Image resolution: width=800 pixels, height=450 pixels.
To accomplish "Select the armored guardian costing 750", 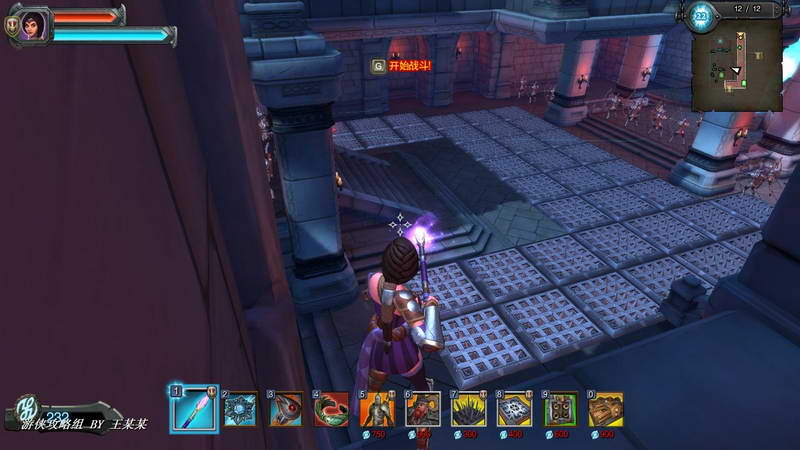I will coord(377,409).
